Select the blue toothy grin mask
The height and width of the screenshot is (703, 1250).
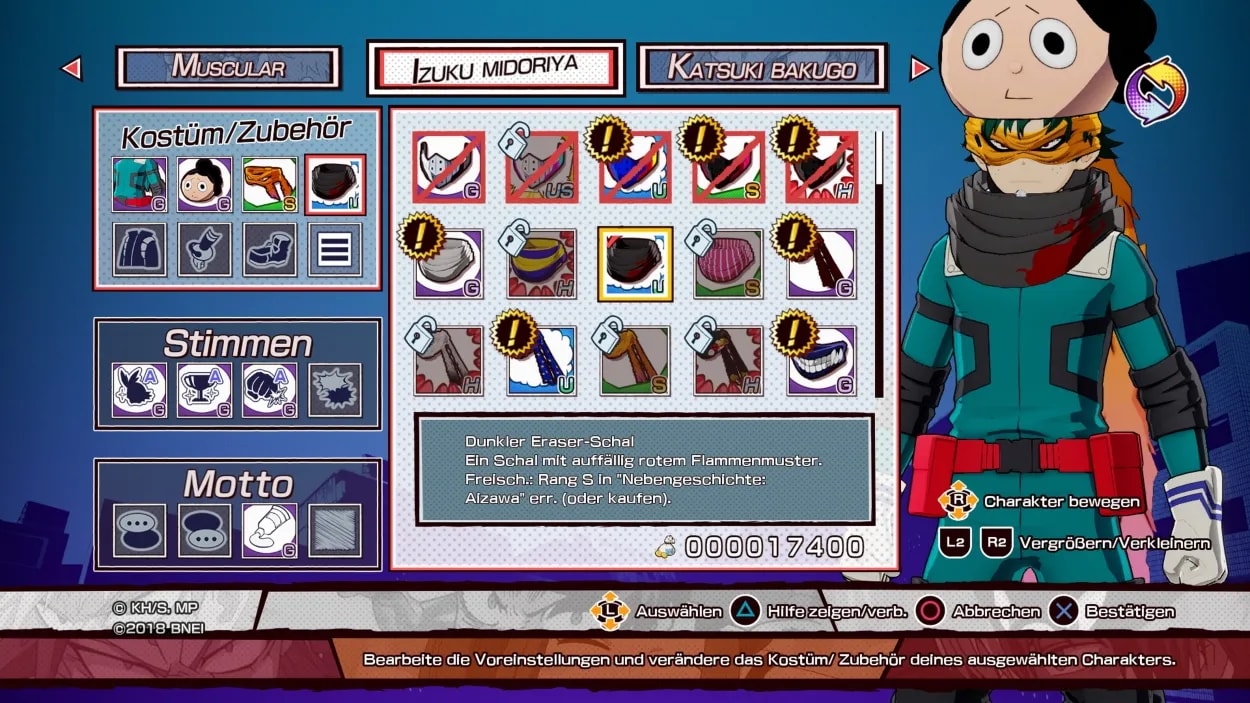(821, 360)
